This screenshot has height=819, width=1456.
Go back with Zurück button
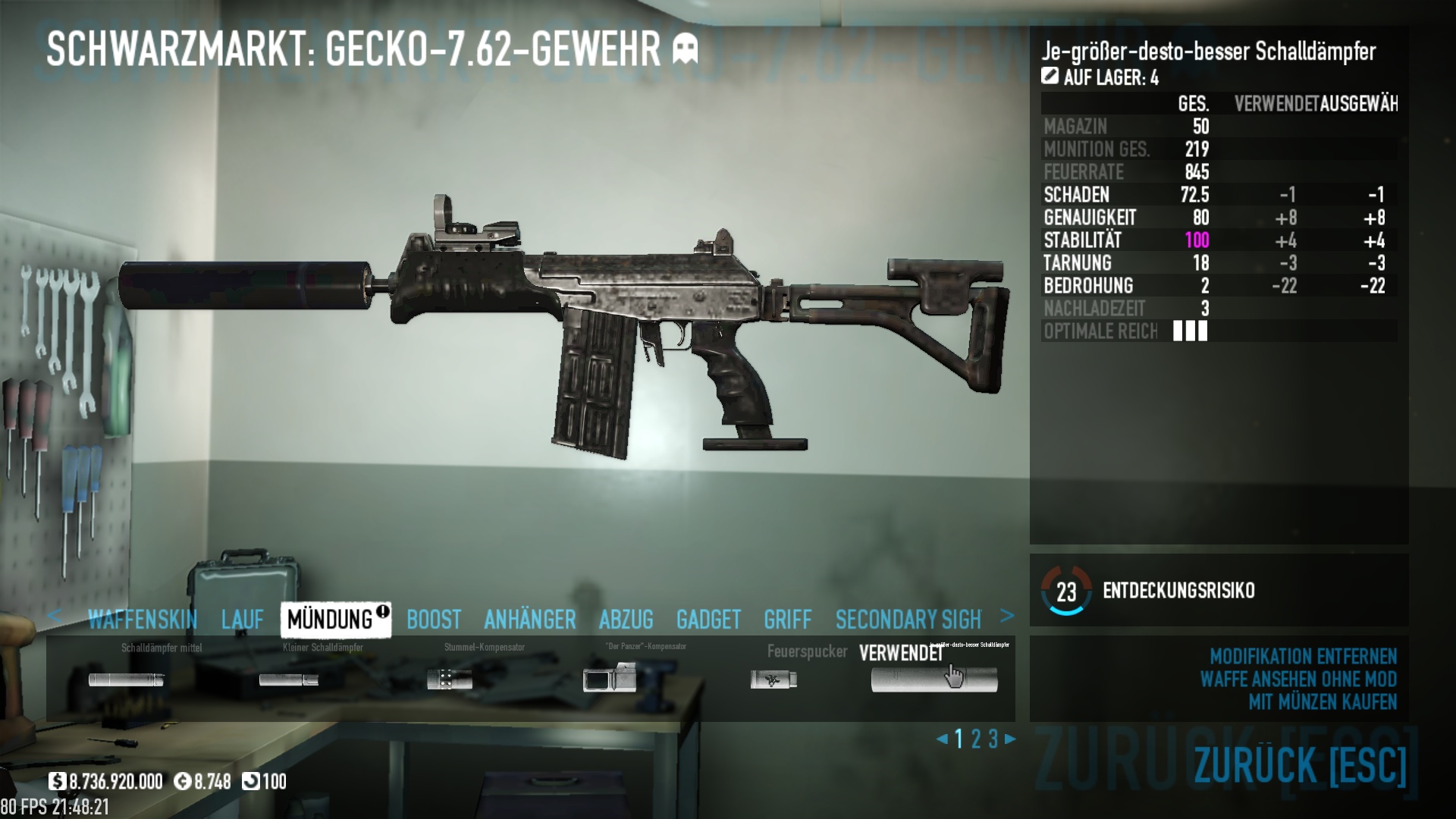click(1300, 764)
